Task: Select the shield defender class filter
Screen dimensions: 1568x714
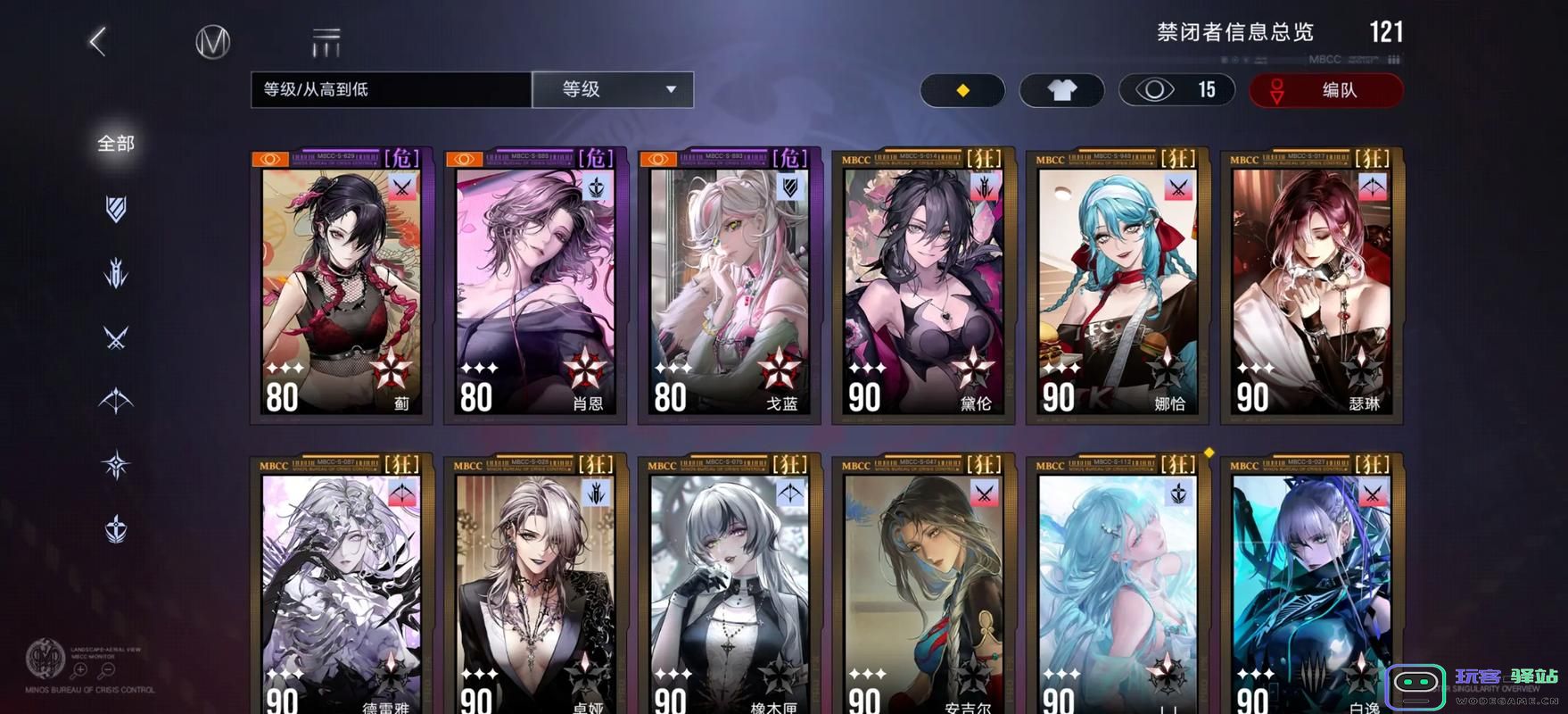Action: pos(114,207)
